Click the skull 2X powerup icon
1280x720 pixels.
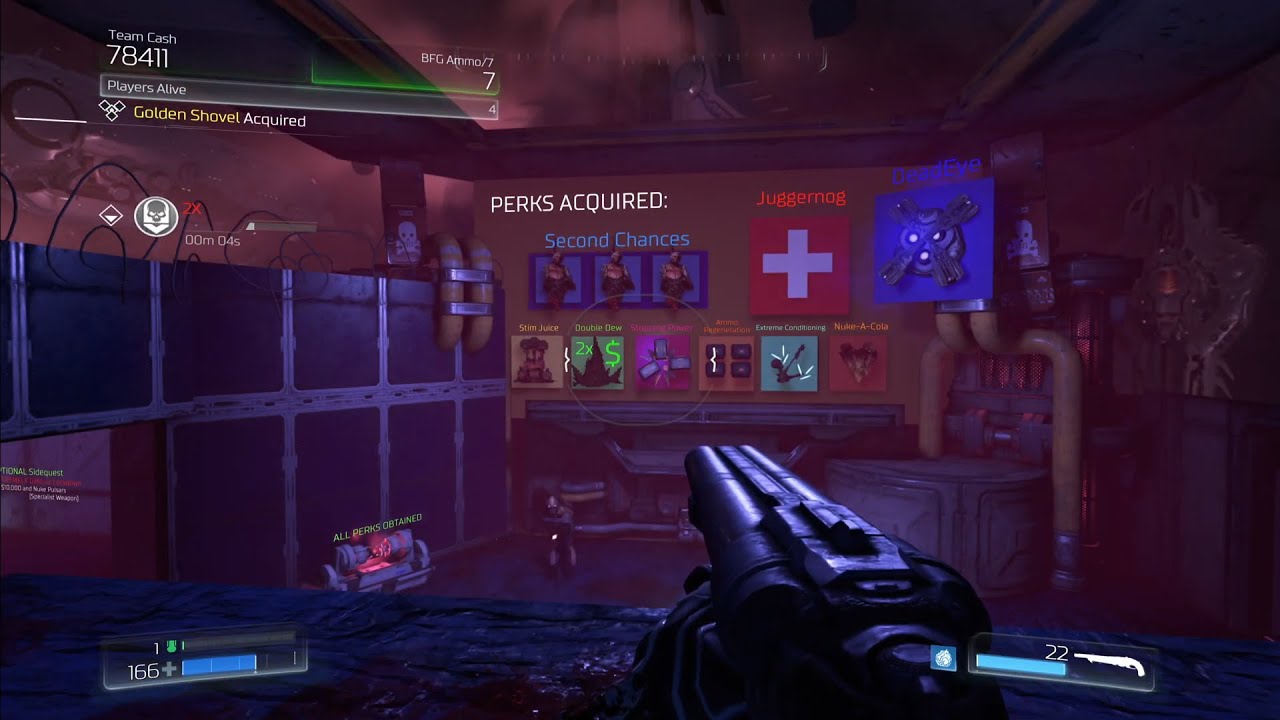tap(157, 216)
